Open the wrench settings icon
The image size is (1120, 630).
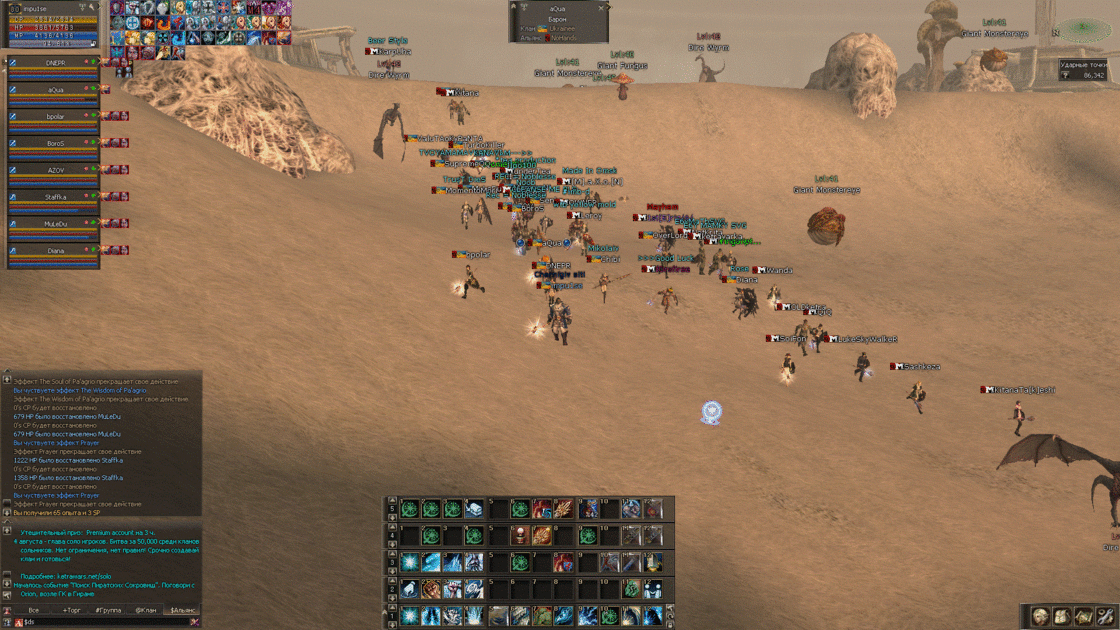tap(1105, 616)
